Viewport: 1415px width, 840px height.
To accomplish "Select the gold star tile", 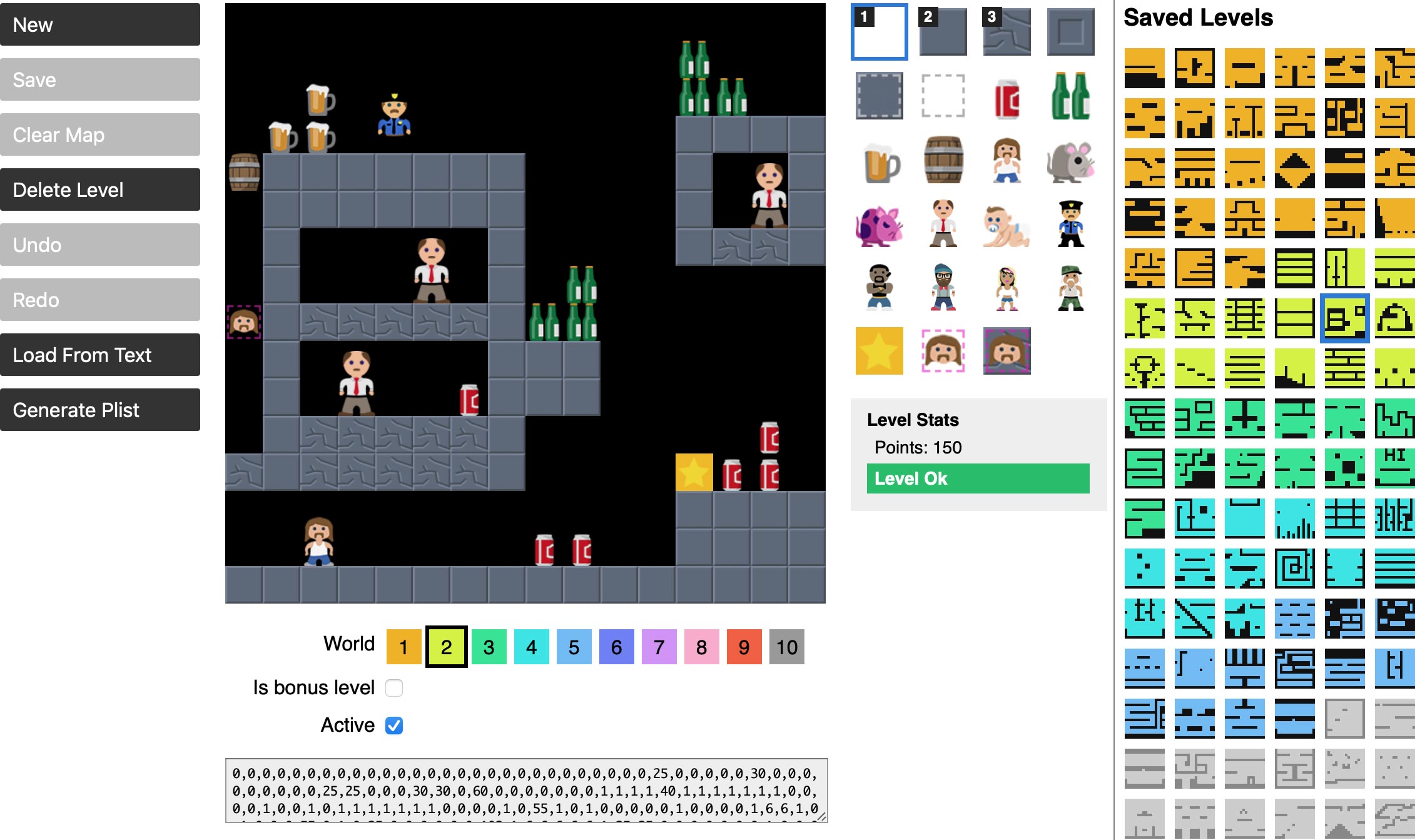I will point(878,352).
